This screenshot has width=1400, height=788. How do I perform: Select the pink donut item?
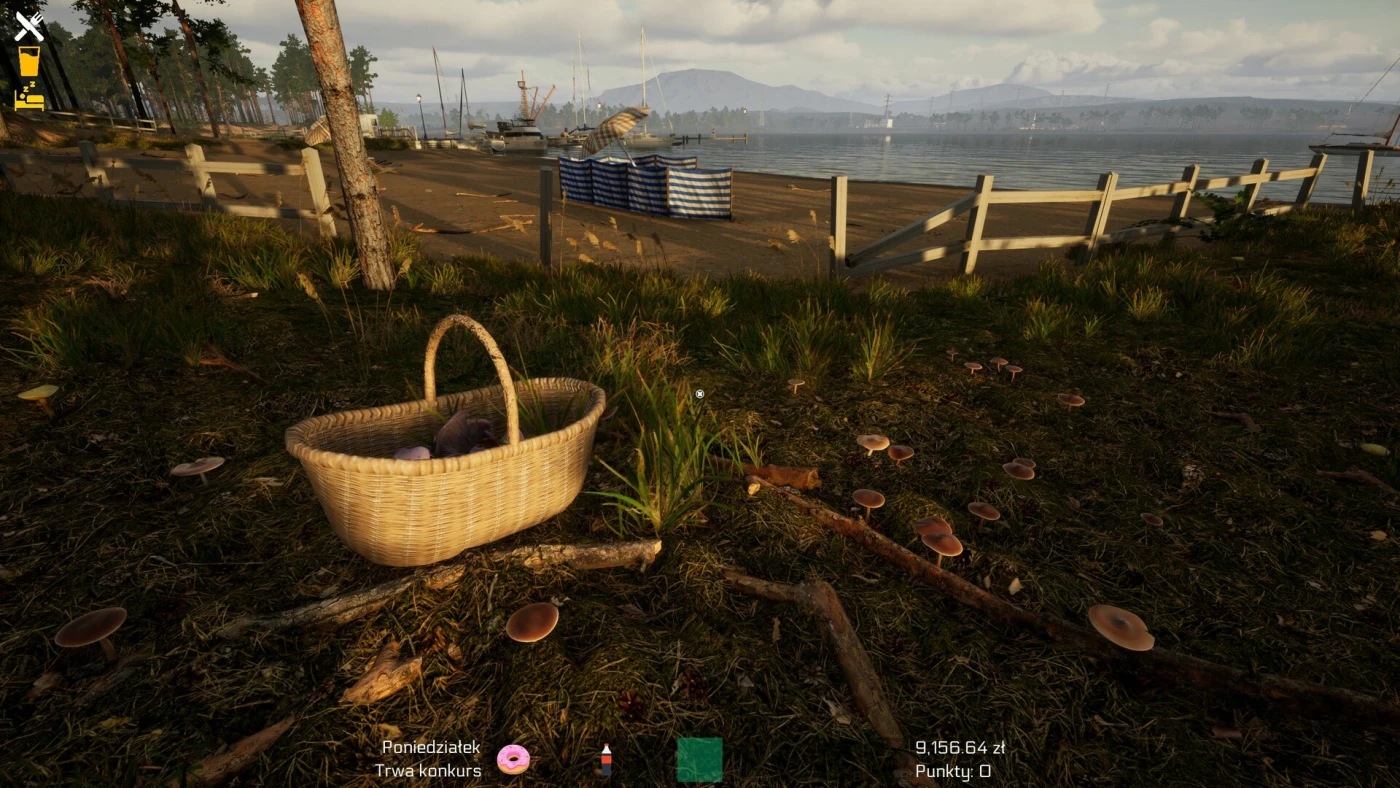[513, 759]
